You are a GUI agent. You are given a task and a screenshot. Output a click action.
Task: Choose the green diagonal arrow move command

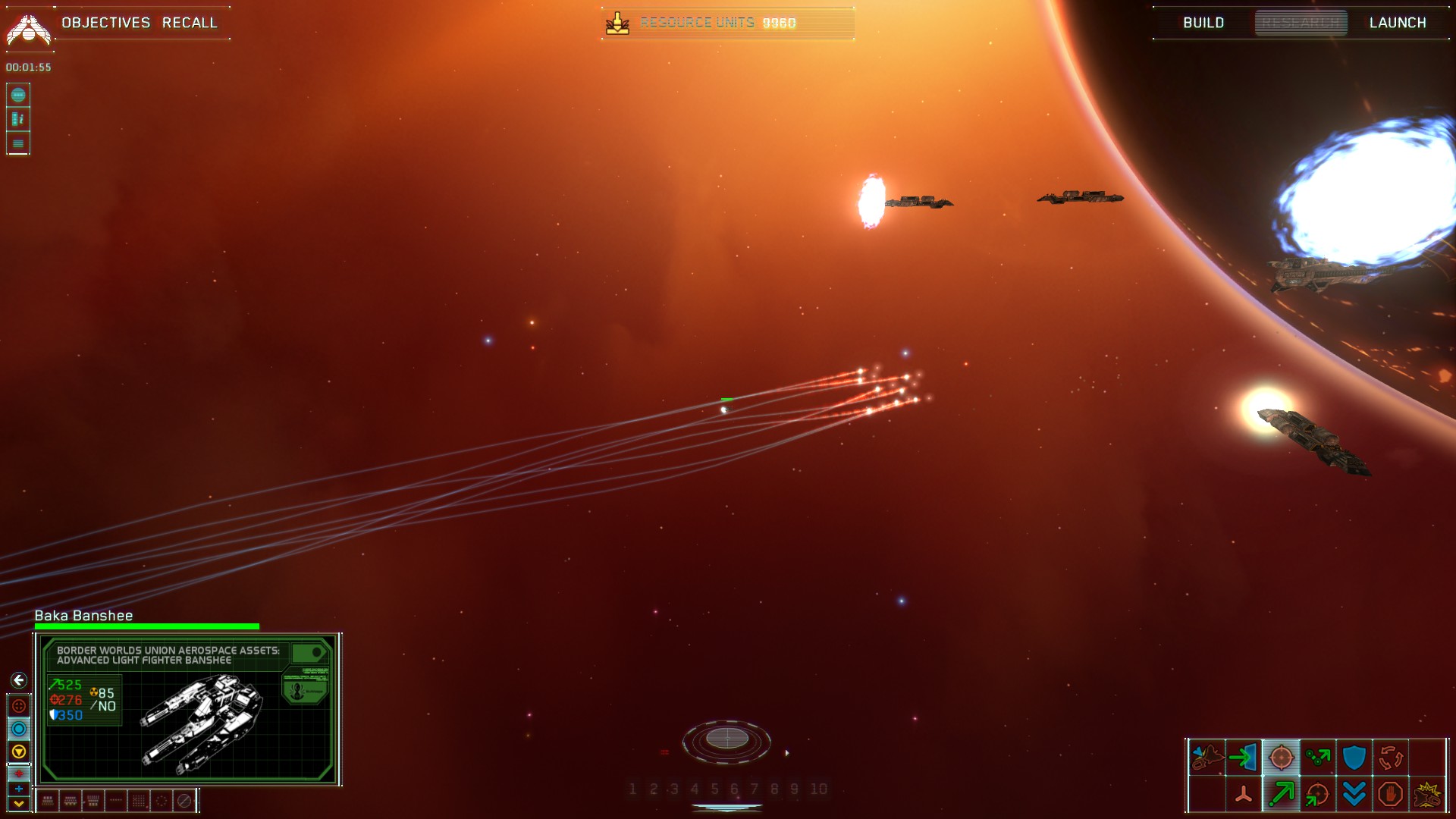click(x=1281, y=794)
